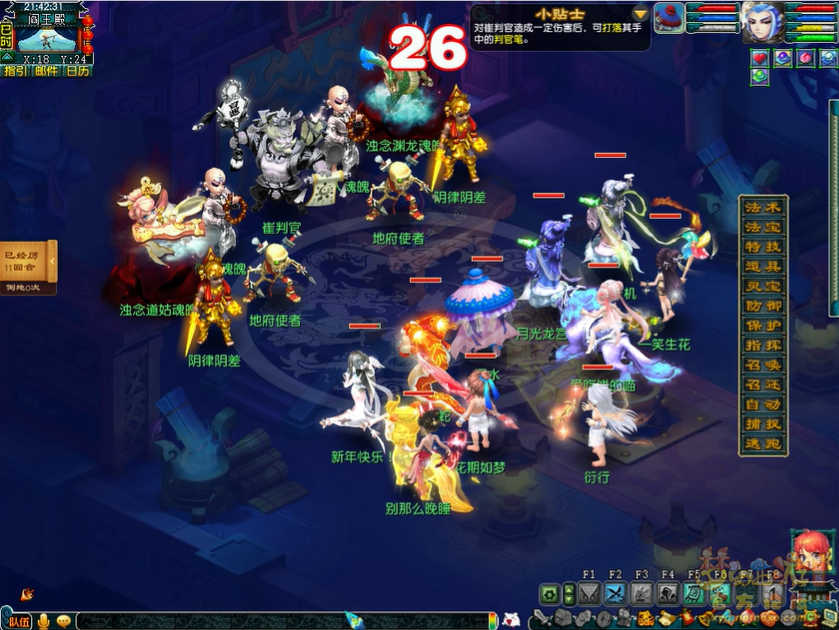Open the 邮件 mail button
Image resolution: width=839 pixels, height=630 pixels.
coord(46,71)
